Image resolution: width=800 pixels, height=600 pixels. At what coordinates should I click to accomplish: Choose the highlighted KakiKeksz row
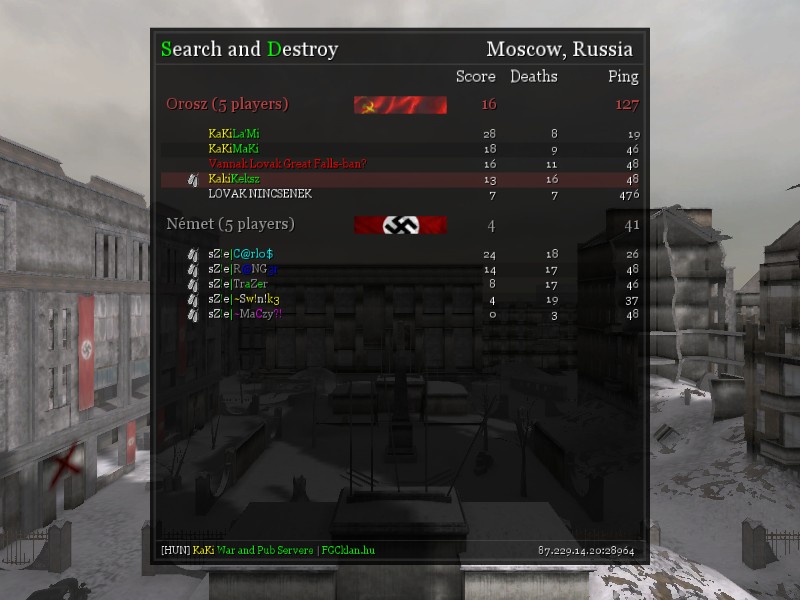[x=234, y=179]
